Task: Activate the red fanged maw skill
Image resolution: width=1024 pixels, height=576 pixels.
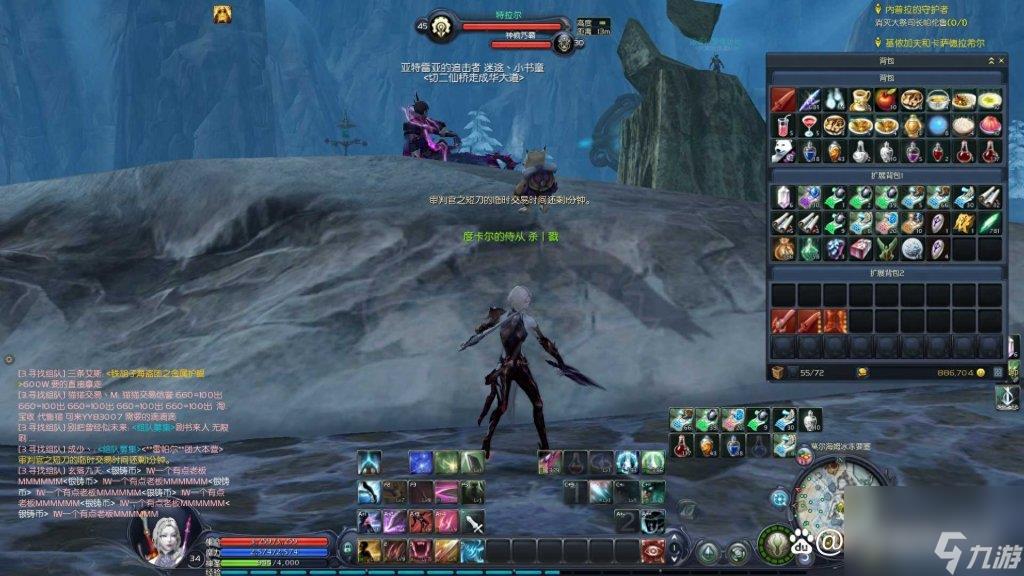Action: click(421, 550)
